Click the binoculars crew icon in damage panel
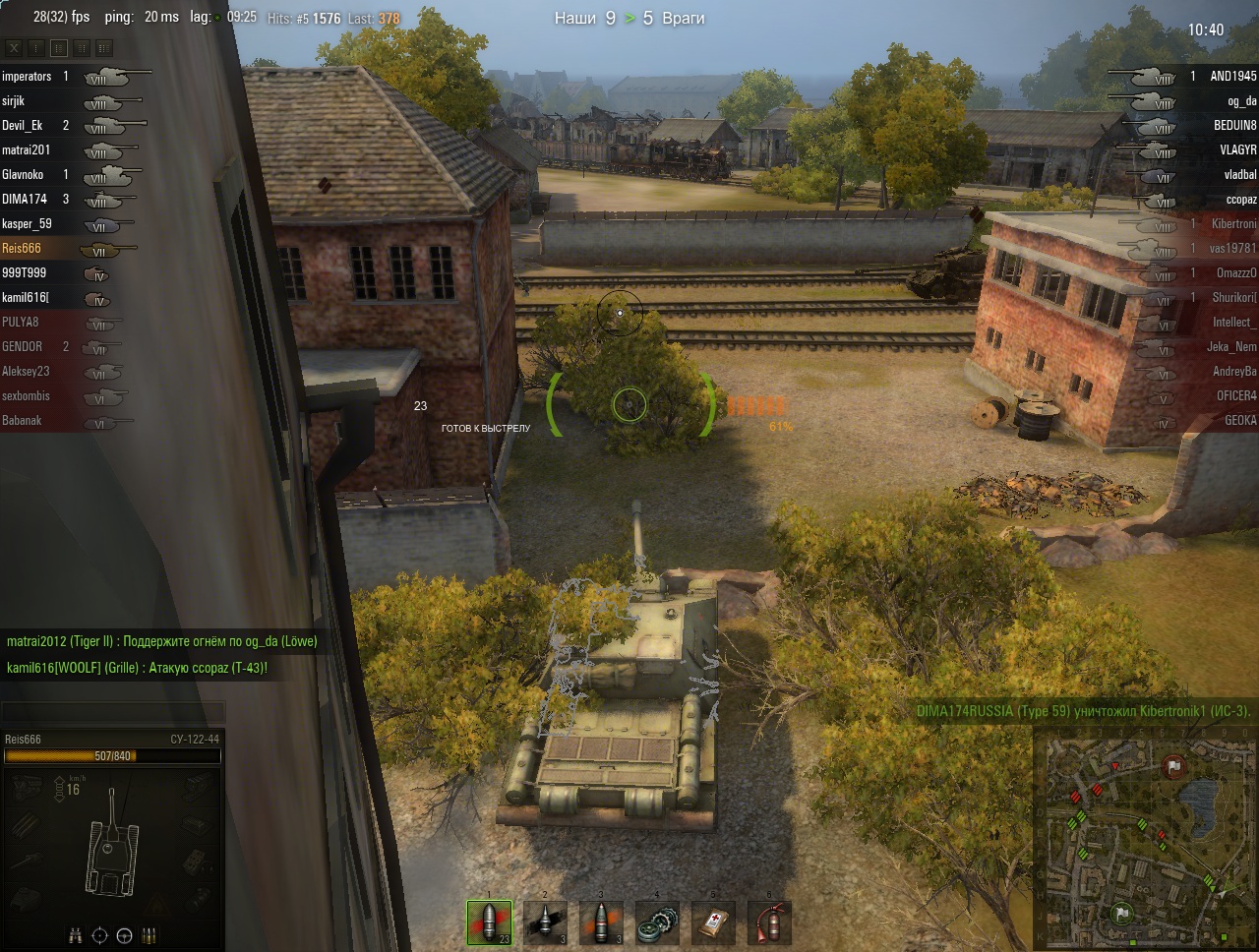1259x952 pixels. pyautogui.click(x=76, y=935)
